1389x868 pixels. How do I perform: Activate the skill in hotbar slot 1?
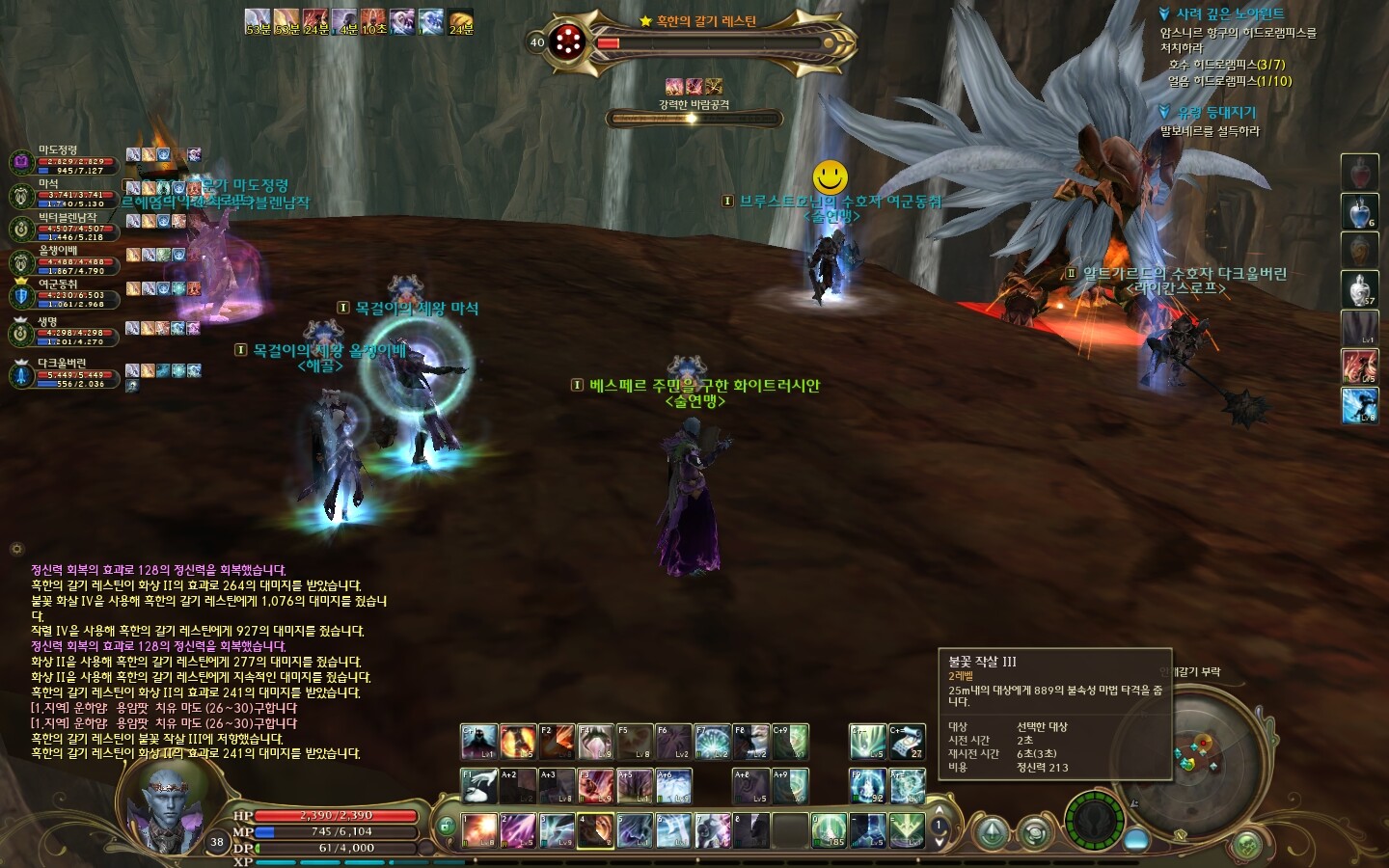479,830
